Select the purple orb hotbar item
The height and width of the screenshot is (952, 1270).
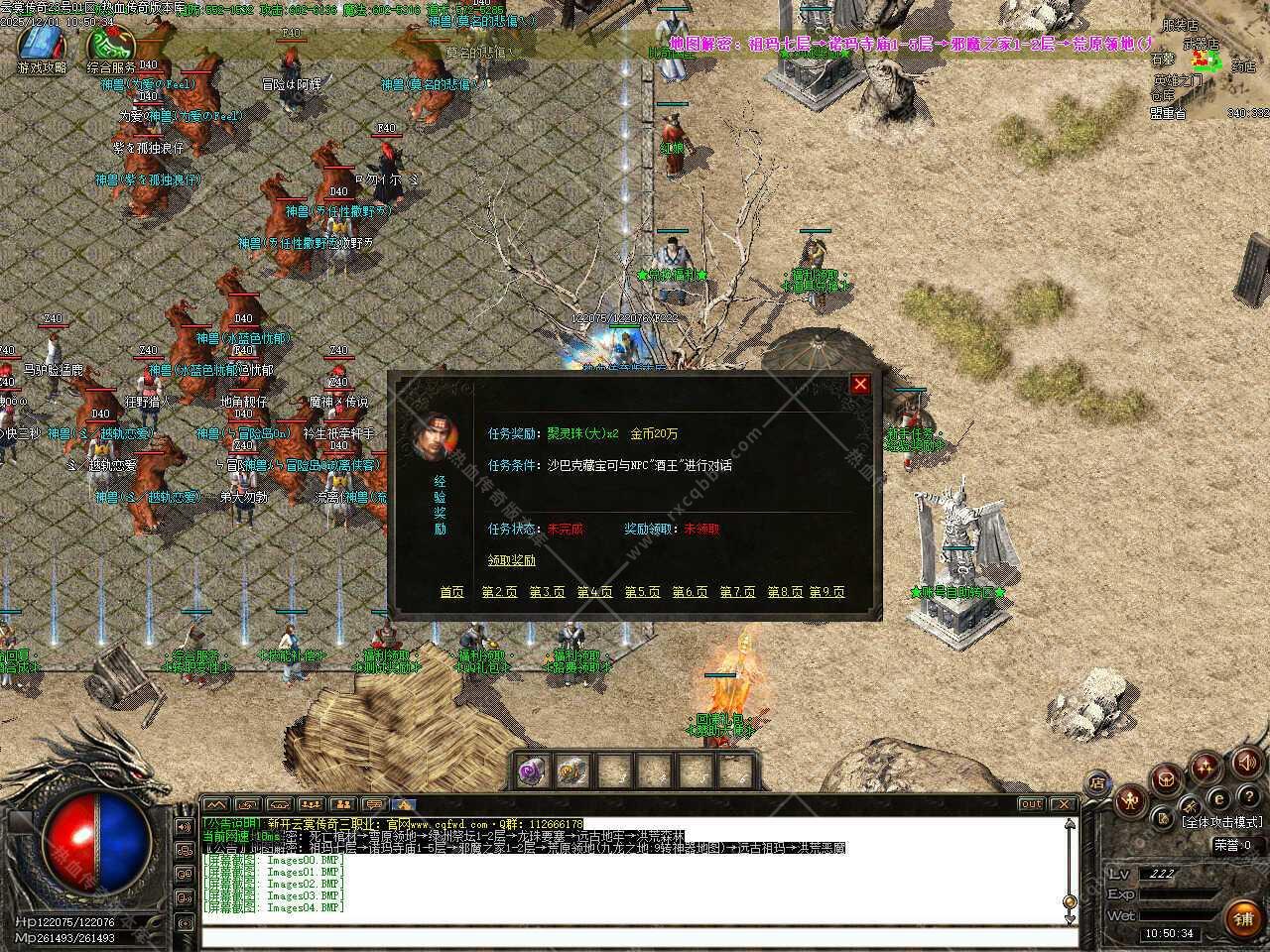tap(533, 770)
